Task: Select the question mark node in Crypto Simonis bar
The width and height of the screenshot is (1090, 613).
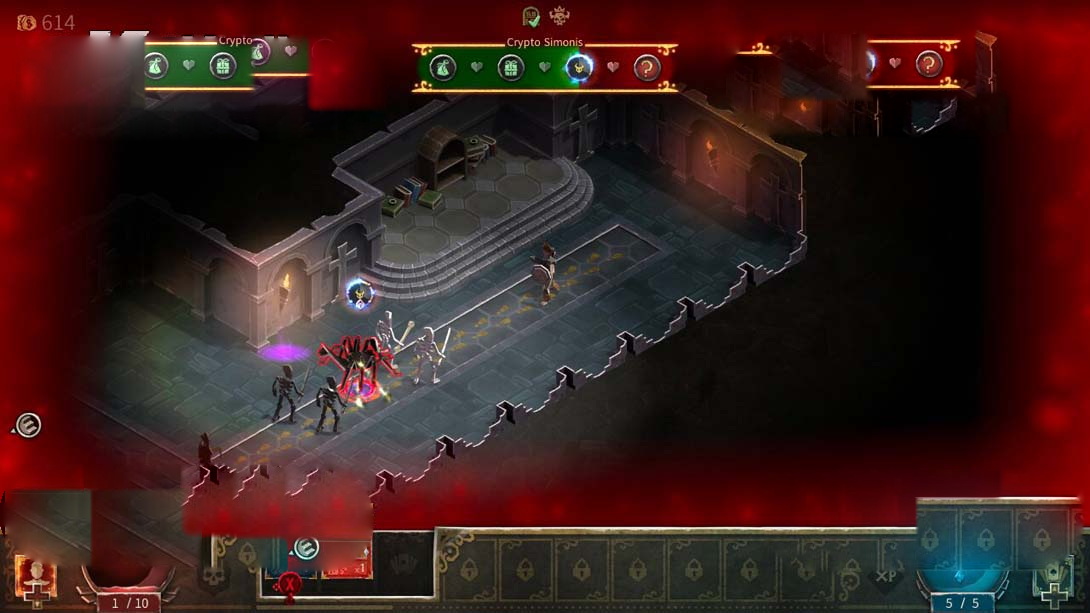Action: point(647,67)
